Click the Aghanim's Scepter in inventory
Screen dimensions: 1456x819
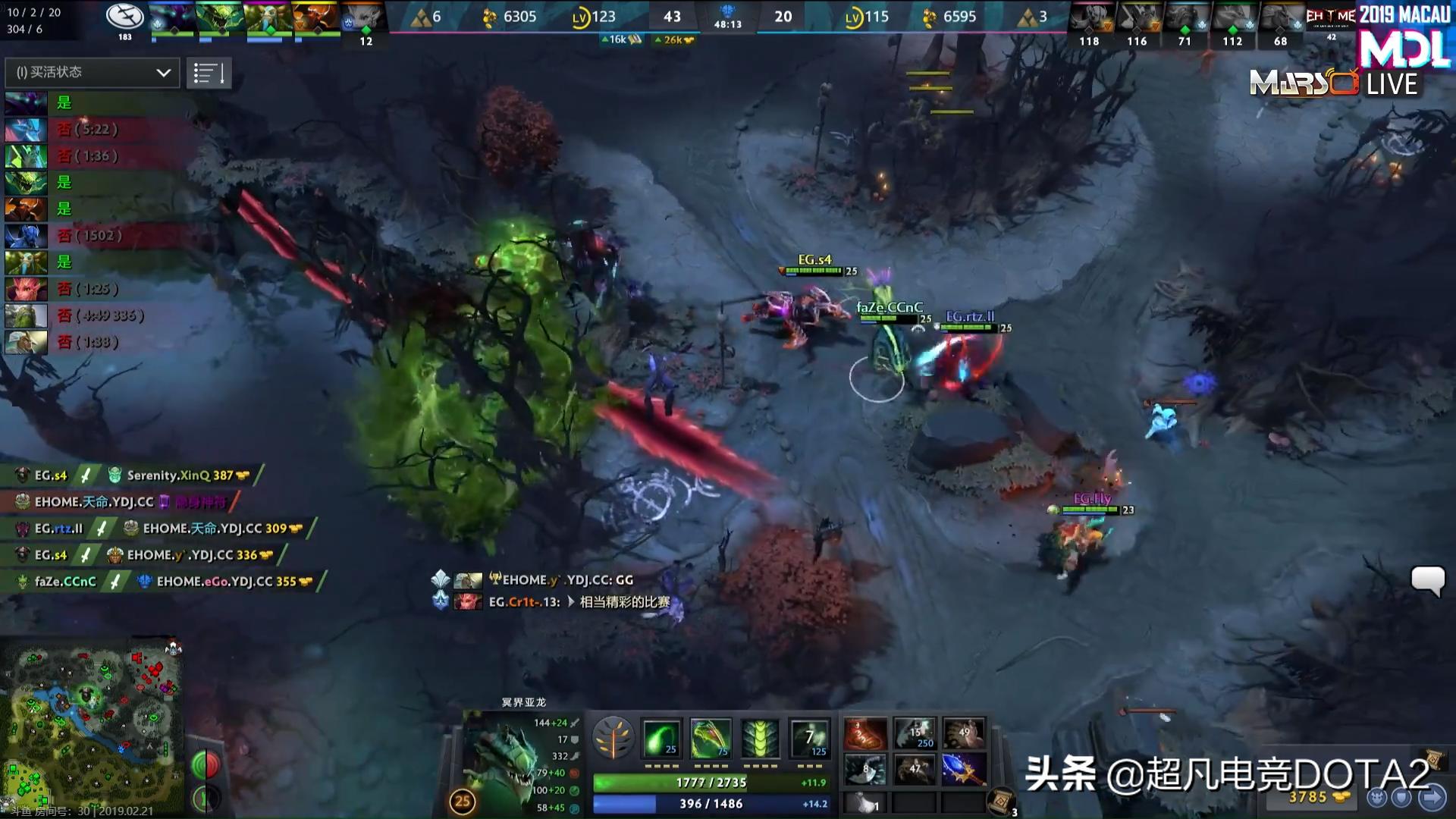[x=964, y=770]
